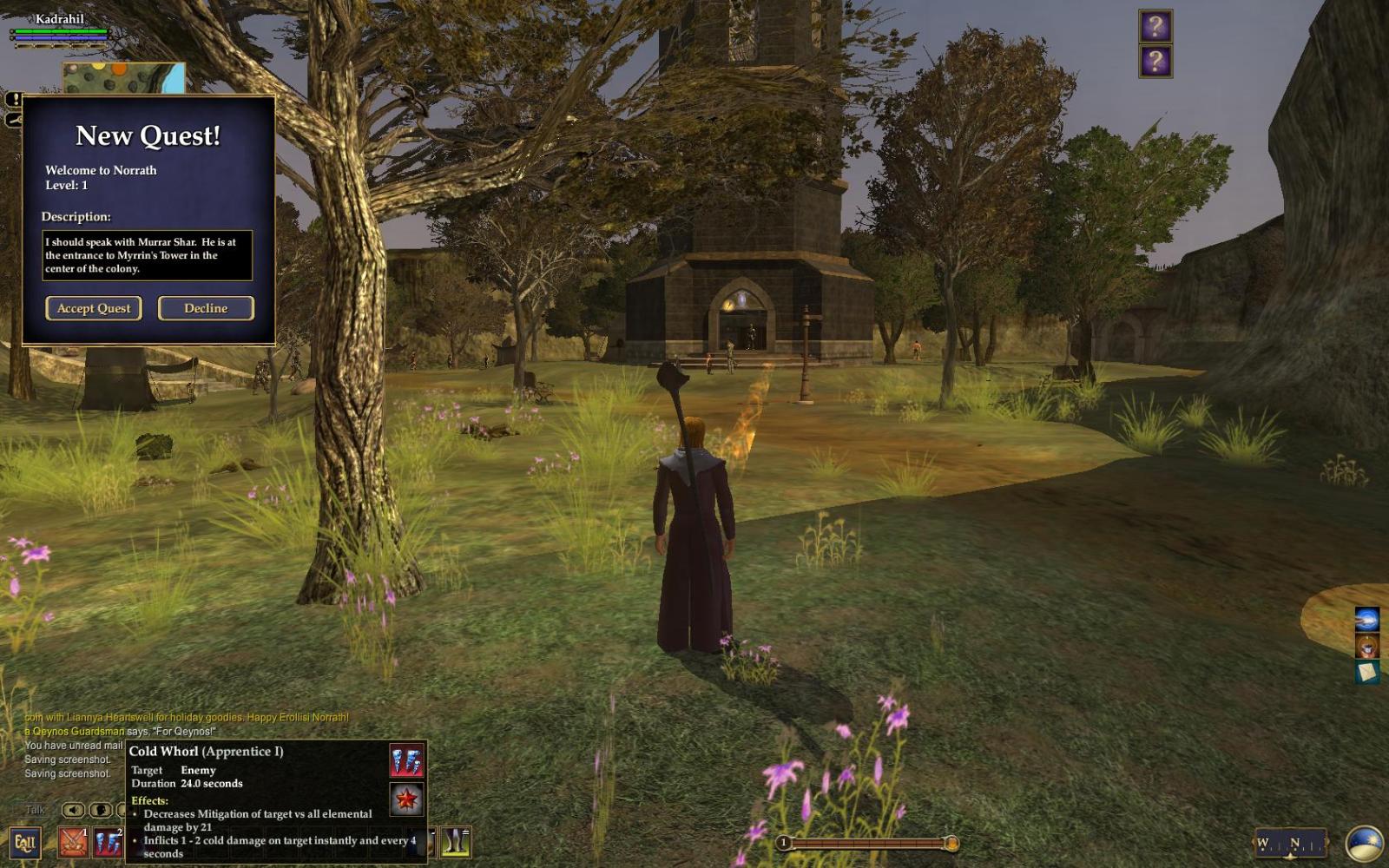Click the red star icon in Cold Whorl tooltip
The height and width of the screenshot is (868, 1389).
point(406,799)
